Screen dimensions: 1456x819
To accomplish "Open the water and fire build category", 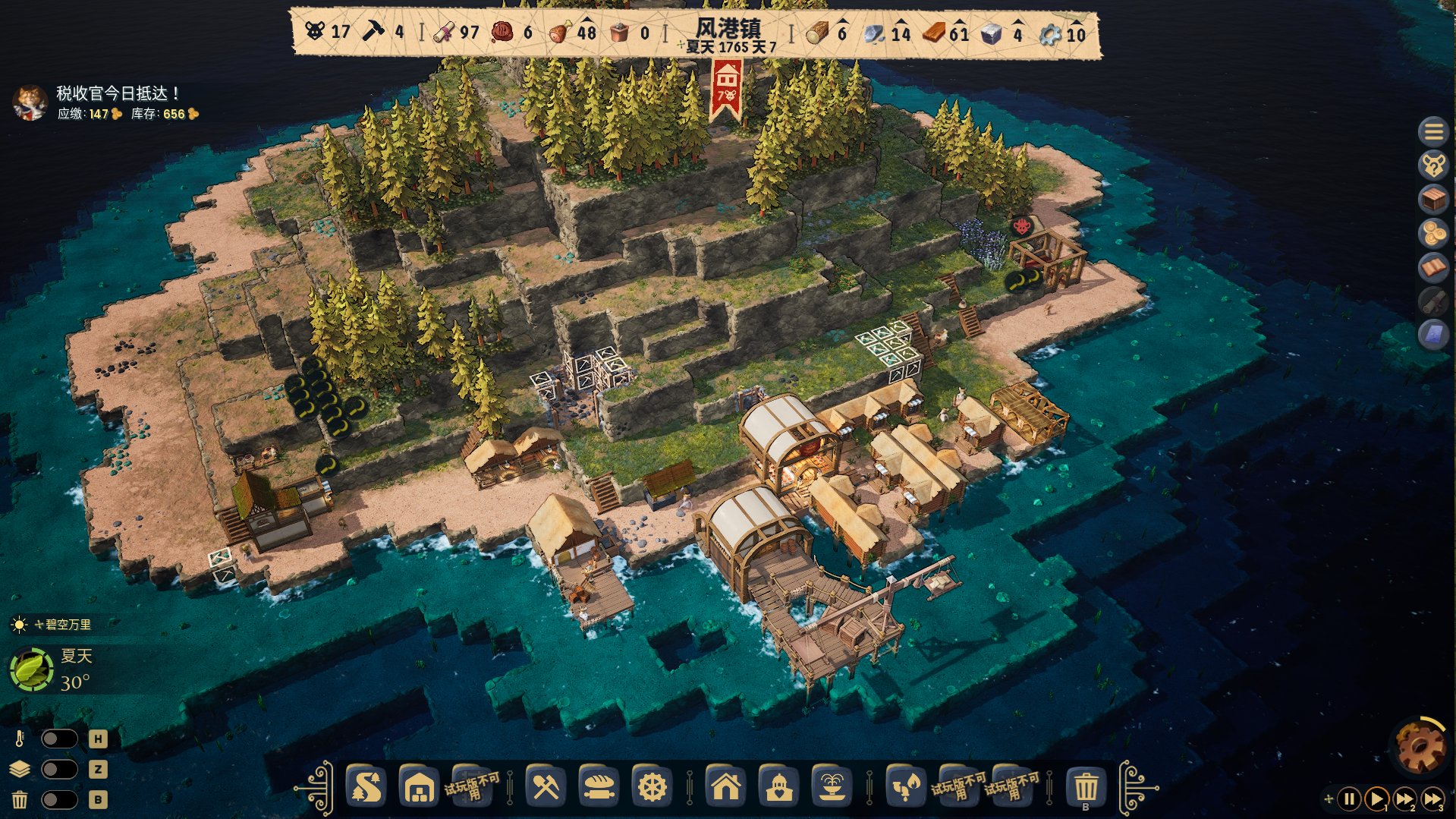I will click(905, 787).
